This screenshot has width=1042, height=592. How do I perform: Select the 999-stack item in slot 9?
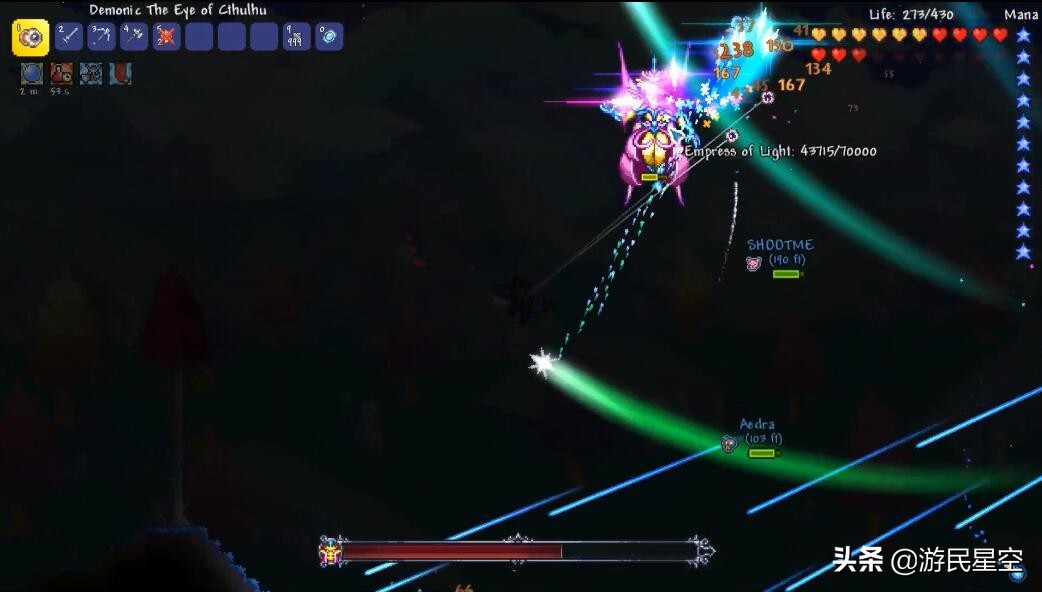click(297, 37)
